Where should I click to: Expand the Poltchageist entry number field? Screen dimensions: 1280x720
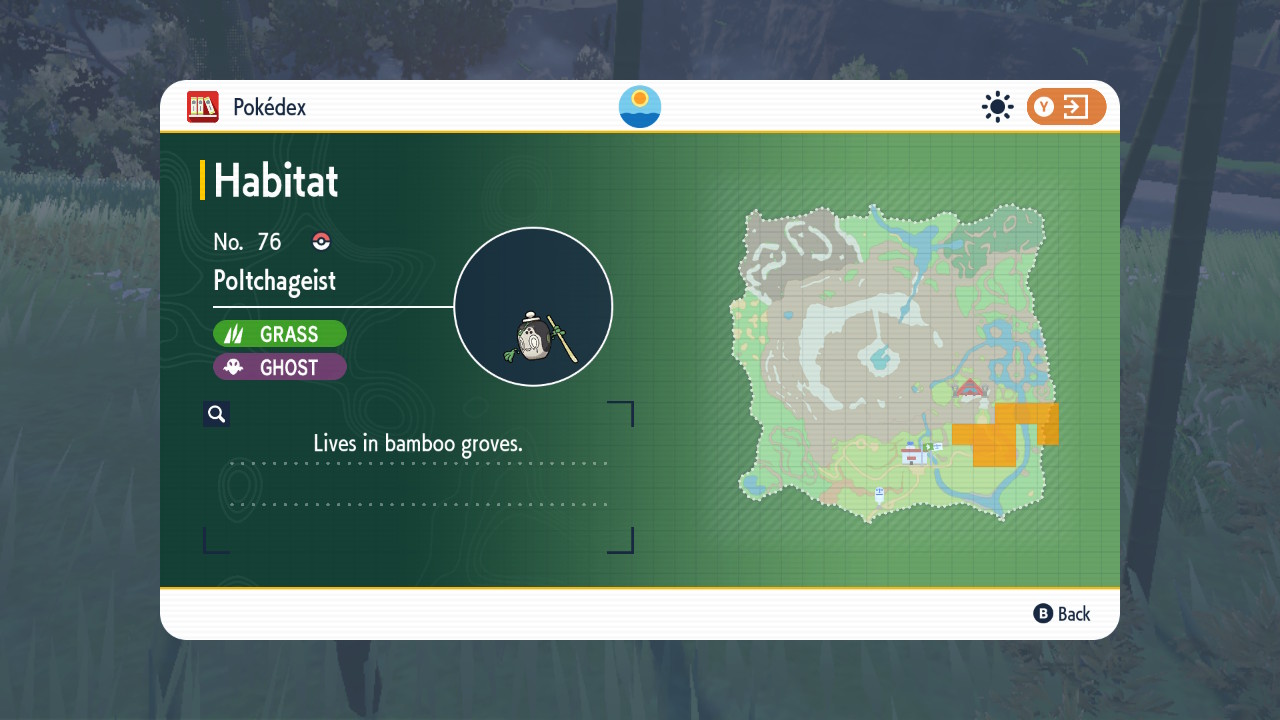[x=248, y=241]
